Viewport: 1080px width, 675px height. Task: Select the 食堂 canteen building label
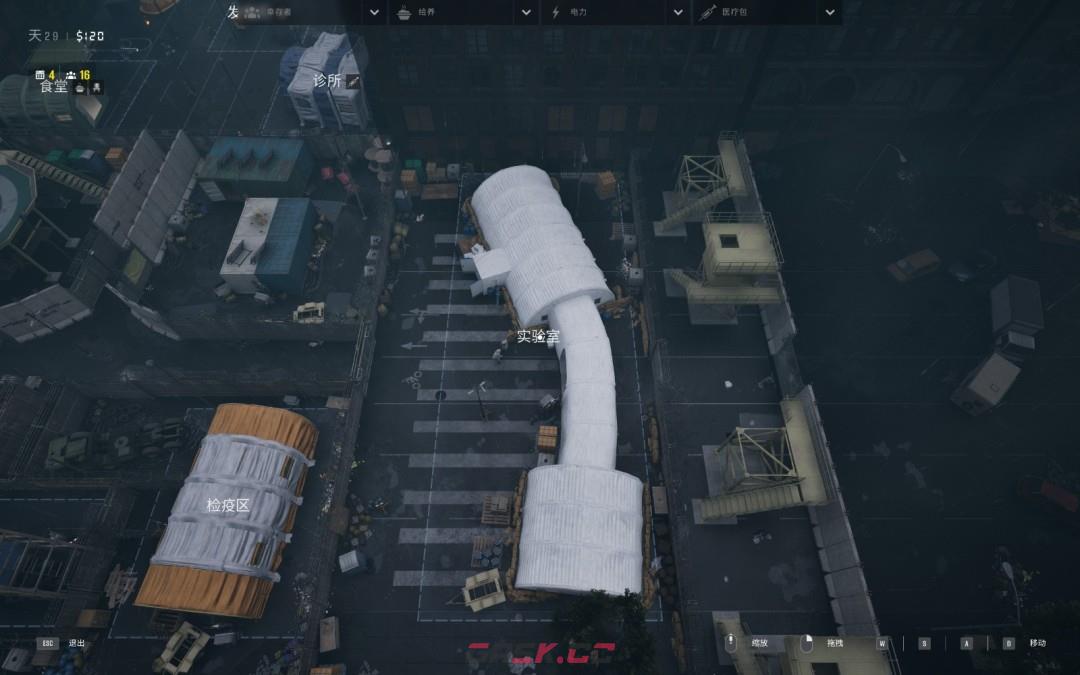pos(54,87)
